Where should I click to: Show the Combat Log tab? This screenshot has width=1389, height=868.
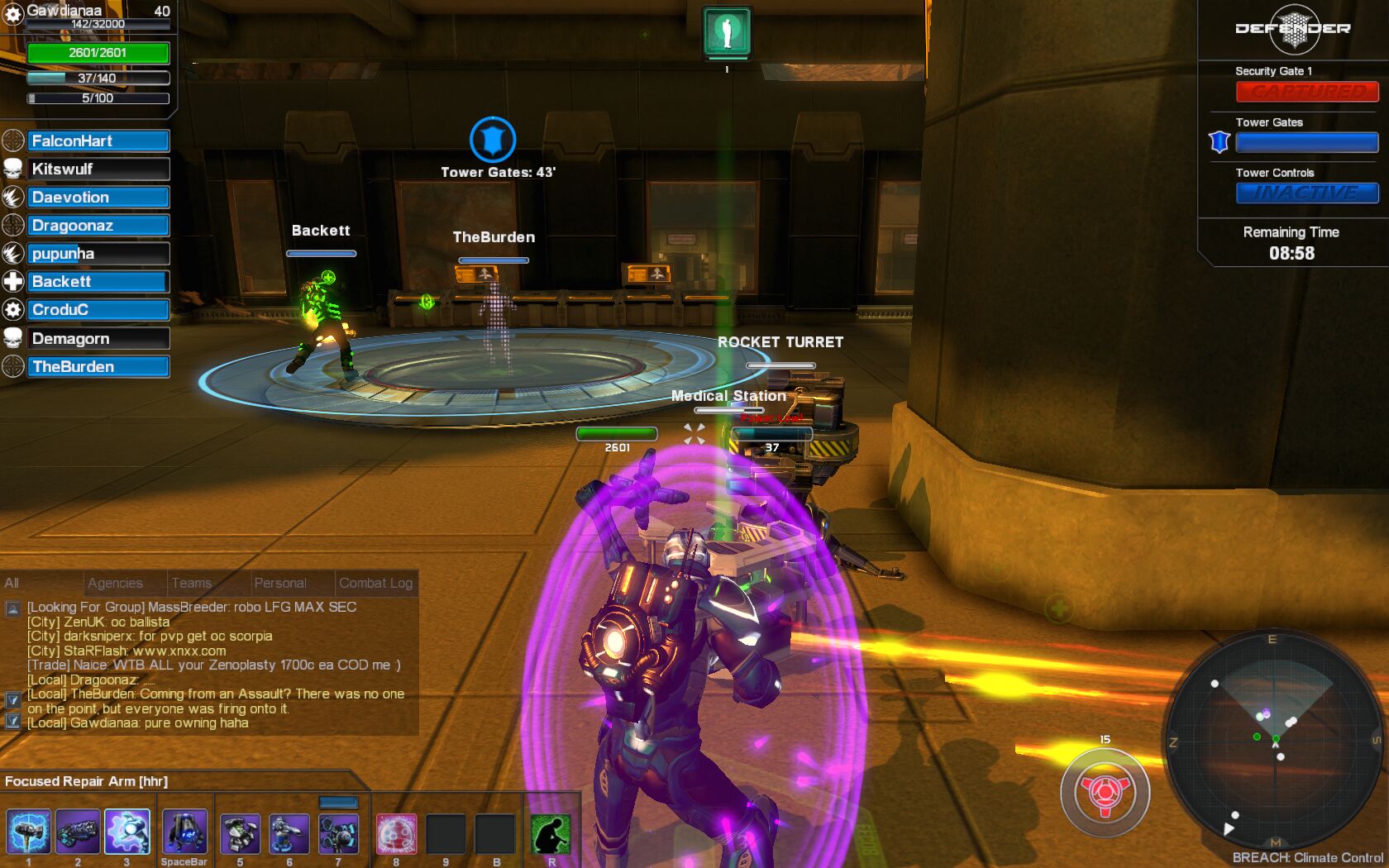(375, 583)
